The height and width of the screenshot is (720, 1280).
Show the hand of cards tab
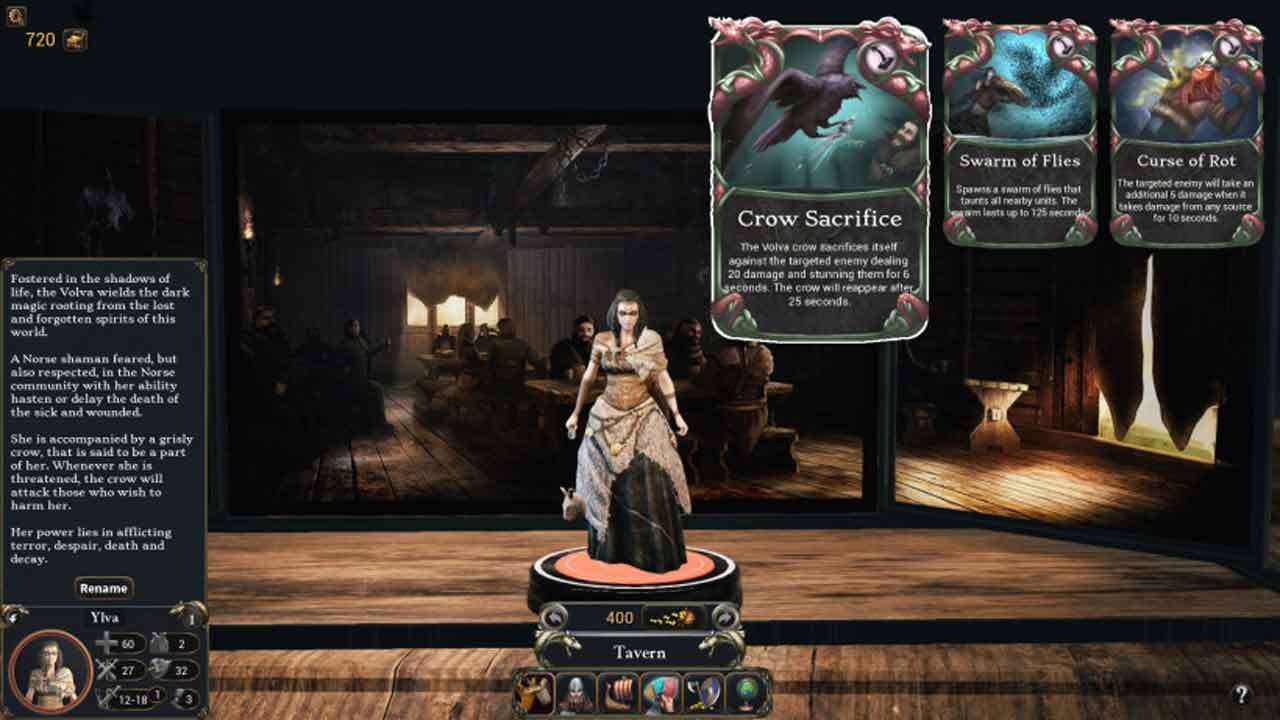(660, 694)
